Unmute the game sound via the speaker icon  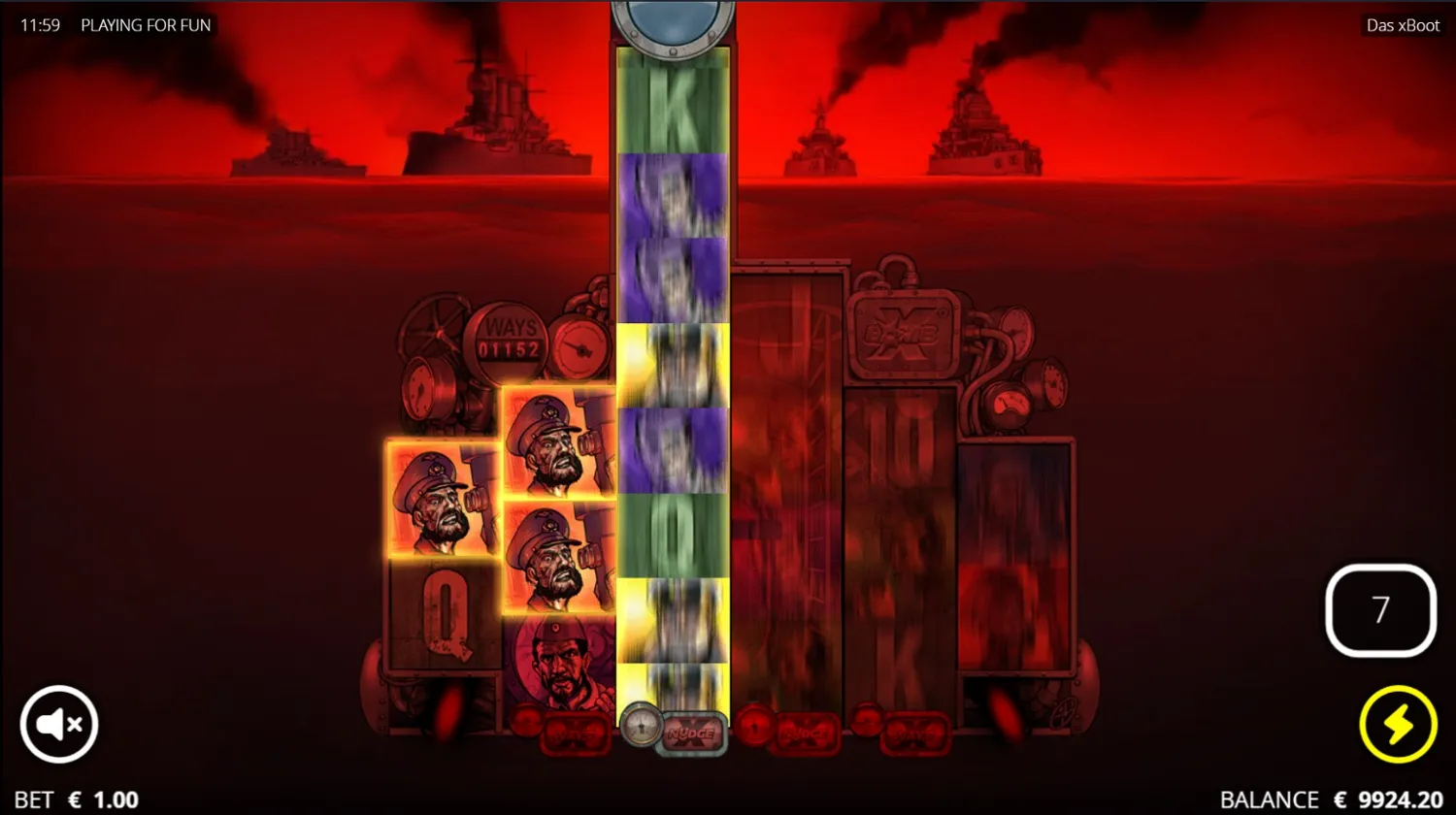58,723
